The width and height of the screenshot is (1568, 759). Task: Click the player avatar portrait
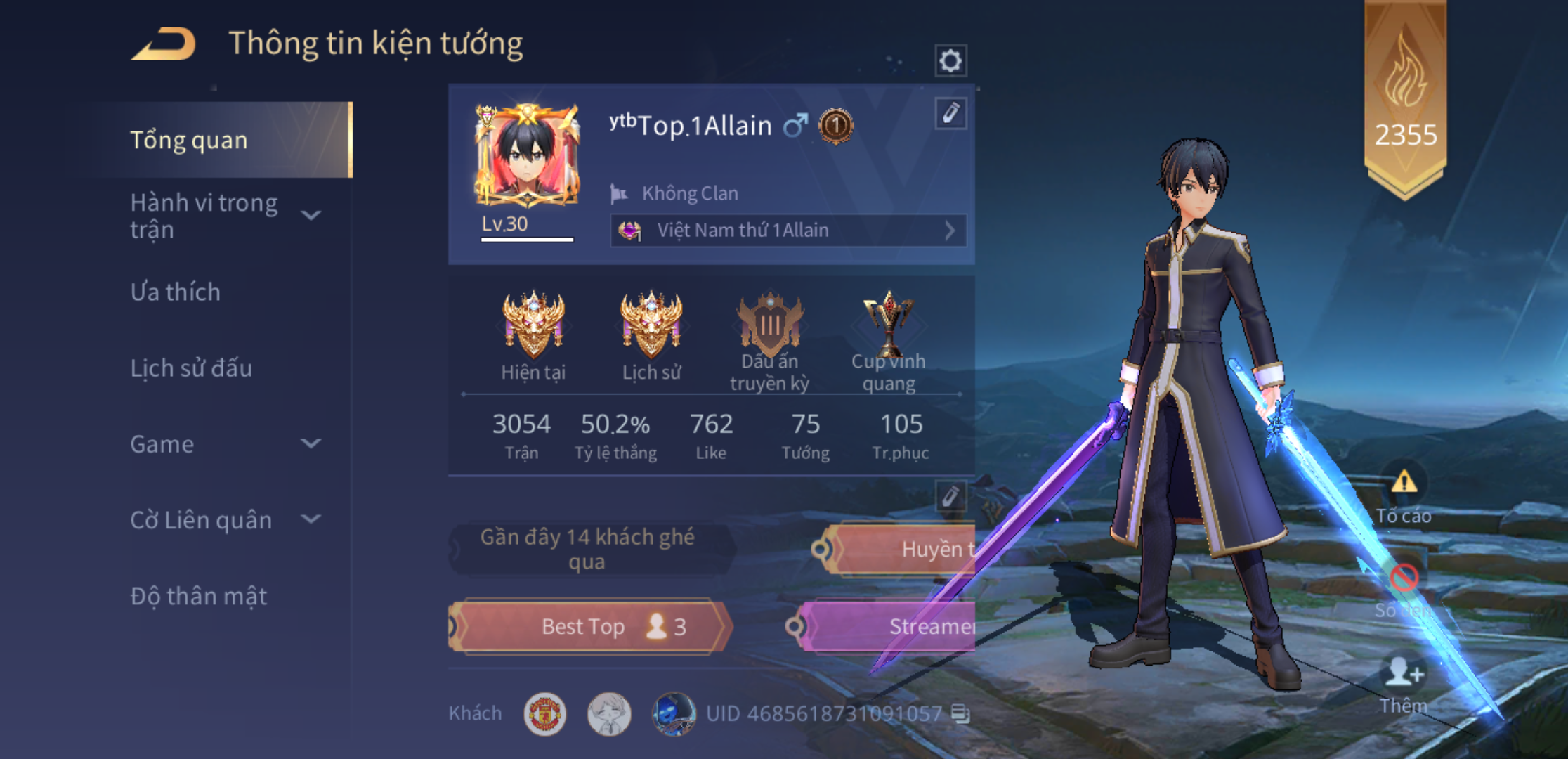[x=527, y=155]
